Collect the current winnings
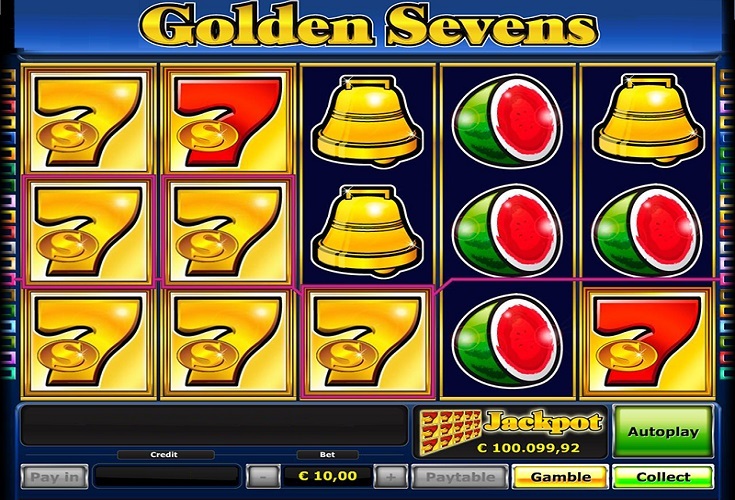The width and height of the screenshot is (735, 500). pyautogui.click(x=662, y=477)
